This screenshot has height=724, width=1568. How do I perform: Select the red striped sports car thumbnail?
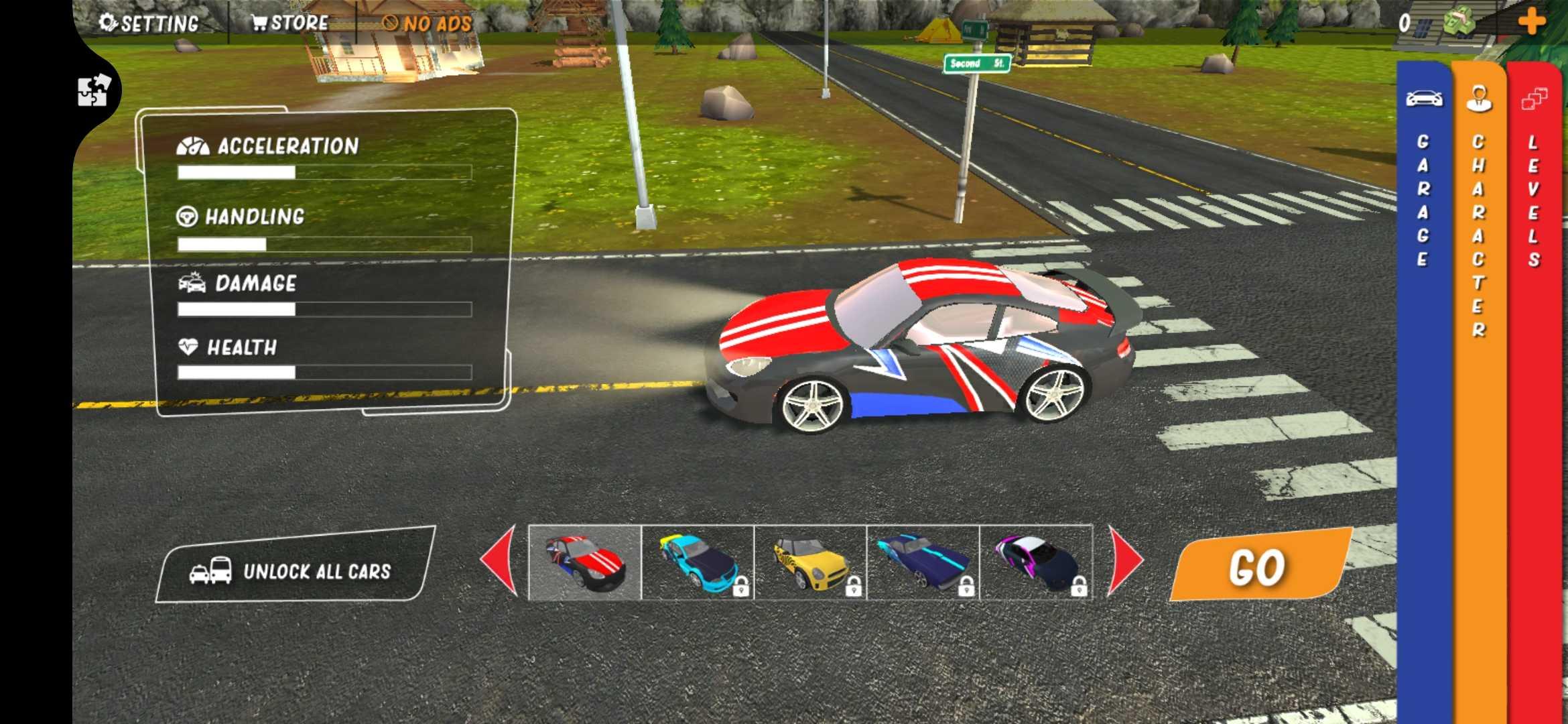click(585, 562)
